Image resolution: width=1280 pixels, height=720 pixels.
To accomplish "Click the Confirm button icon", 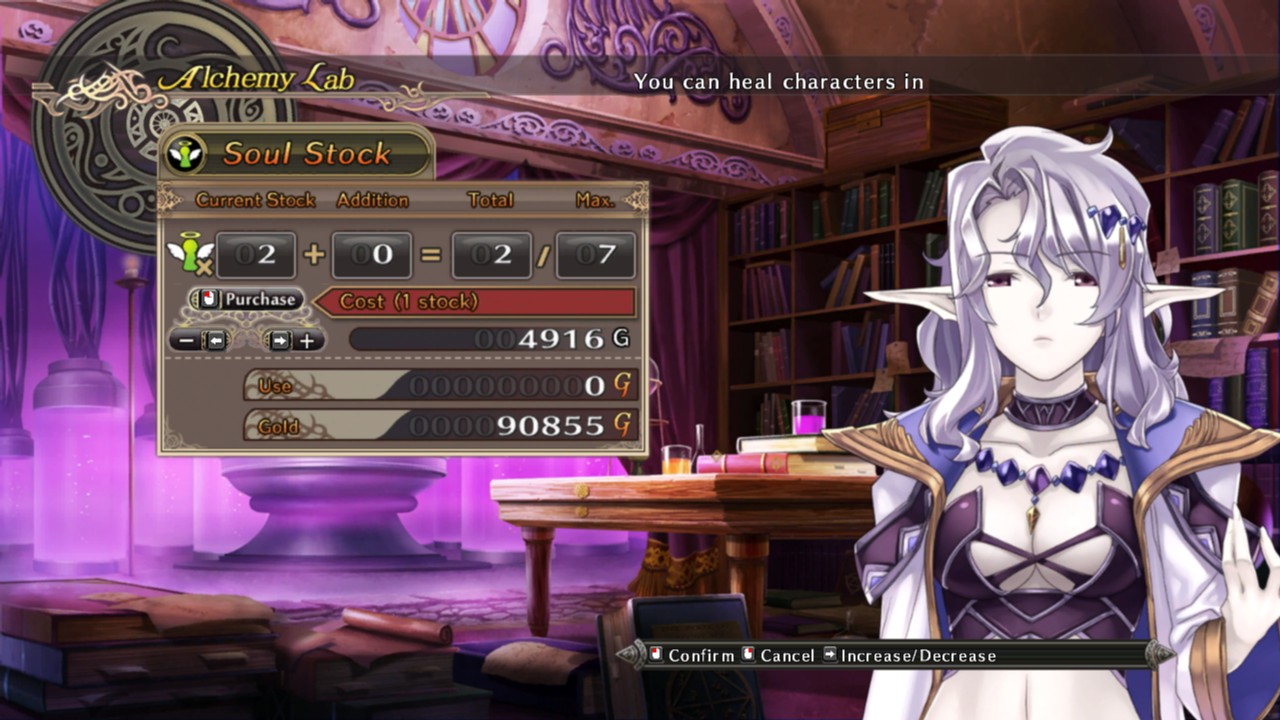I will coord(654,656).
